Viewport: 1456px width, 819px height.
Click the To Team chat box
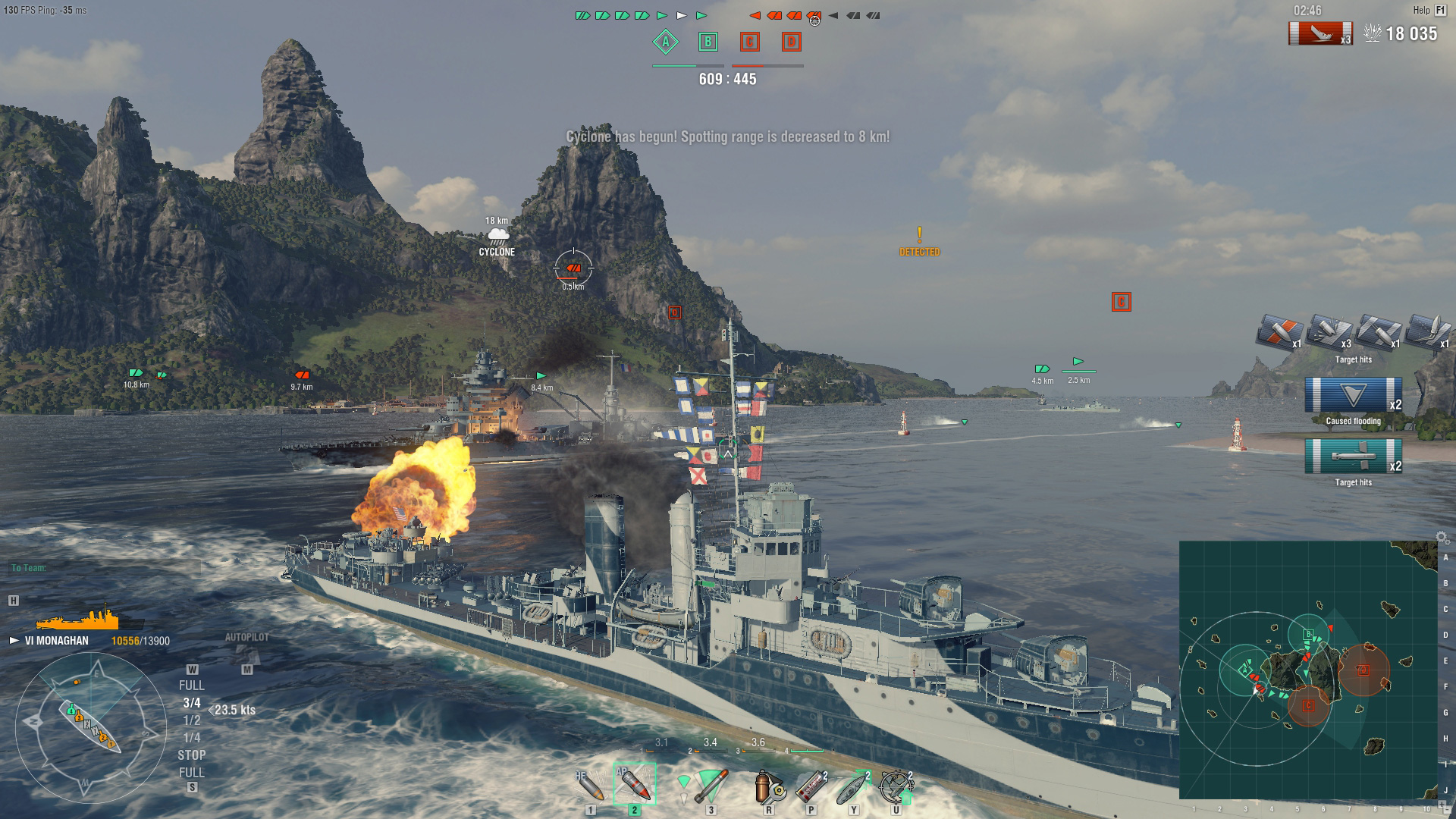tap(105, 567)
